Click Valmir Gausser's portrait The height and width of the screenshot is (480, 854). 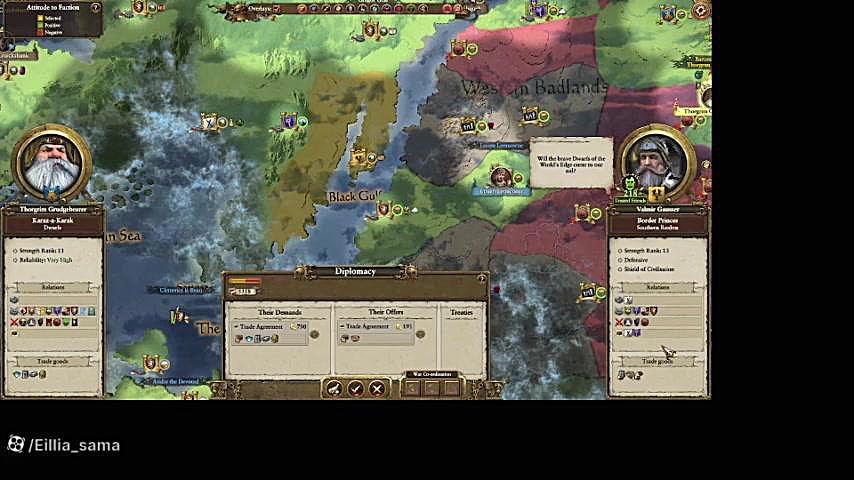pos(657,162)
